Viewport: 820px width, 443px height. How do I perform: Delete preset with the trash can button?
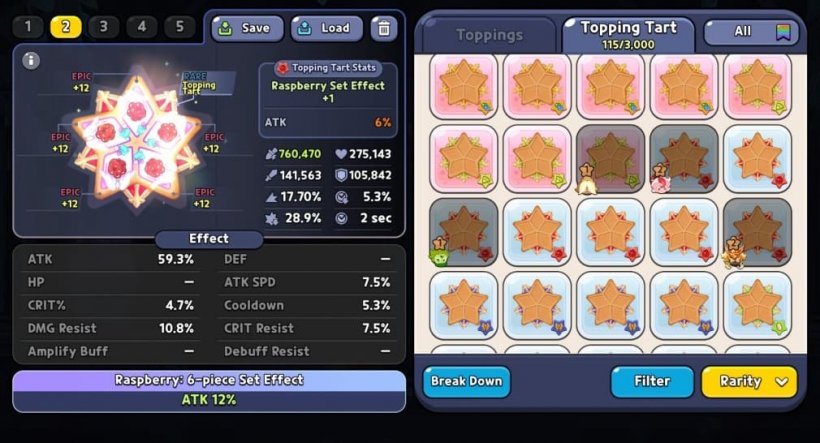click(384, 28)
